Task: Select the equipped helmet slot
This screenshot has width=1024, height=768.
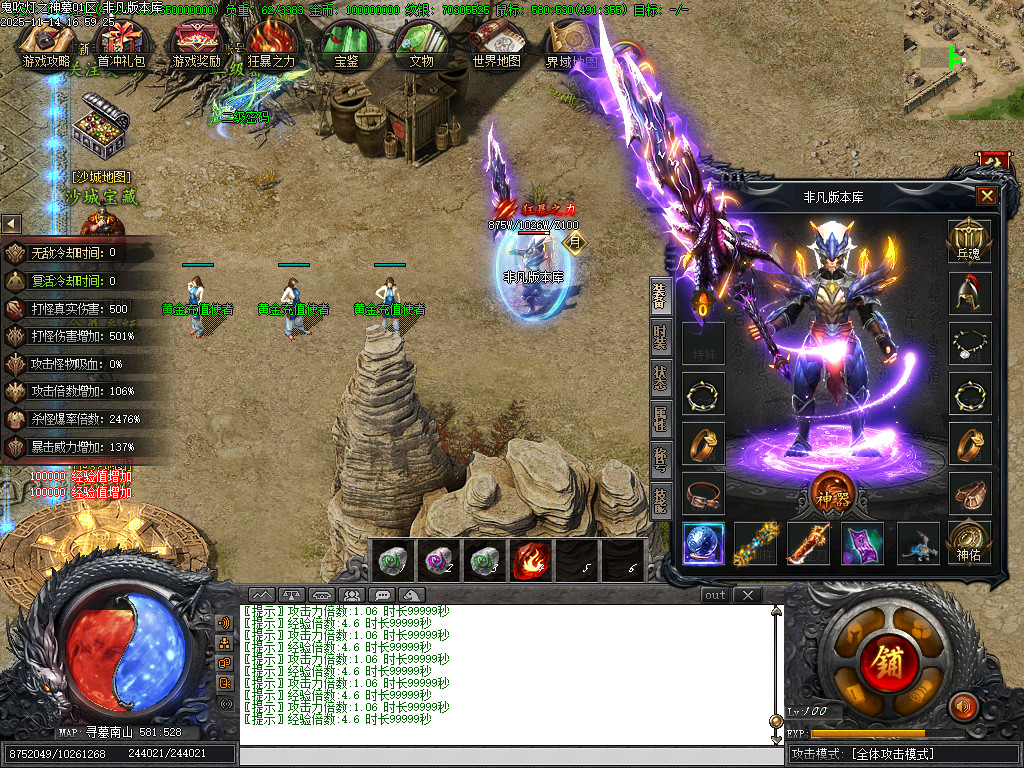Action: 969,292
